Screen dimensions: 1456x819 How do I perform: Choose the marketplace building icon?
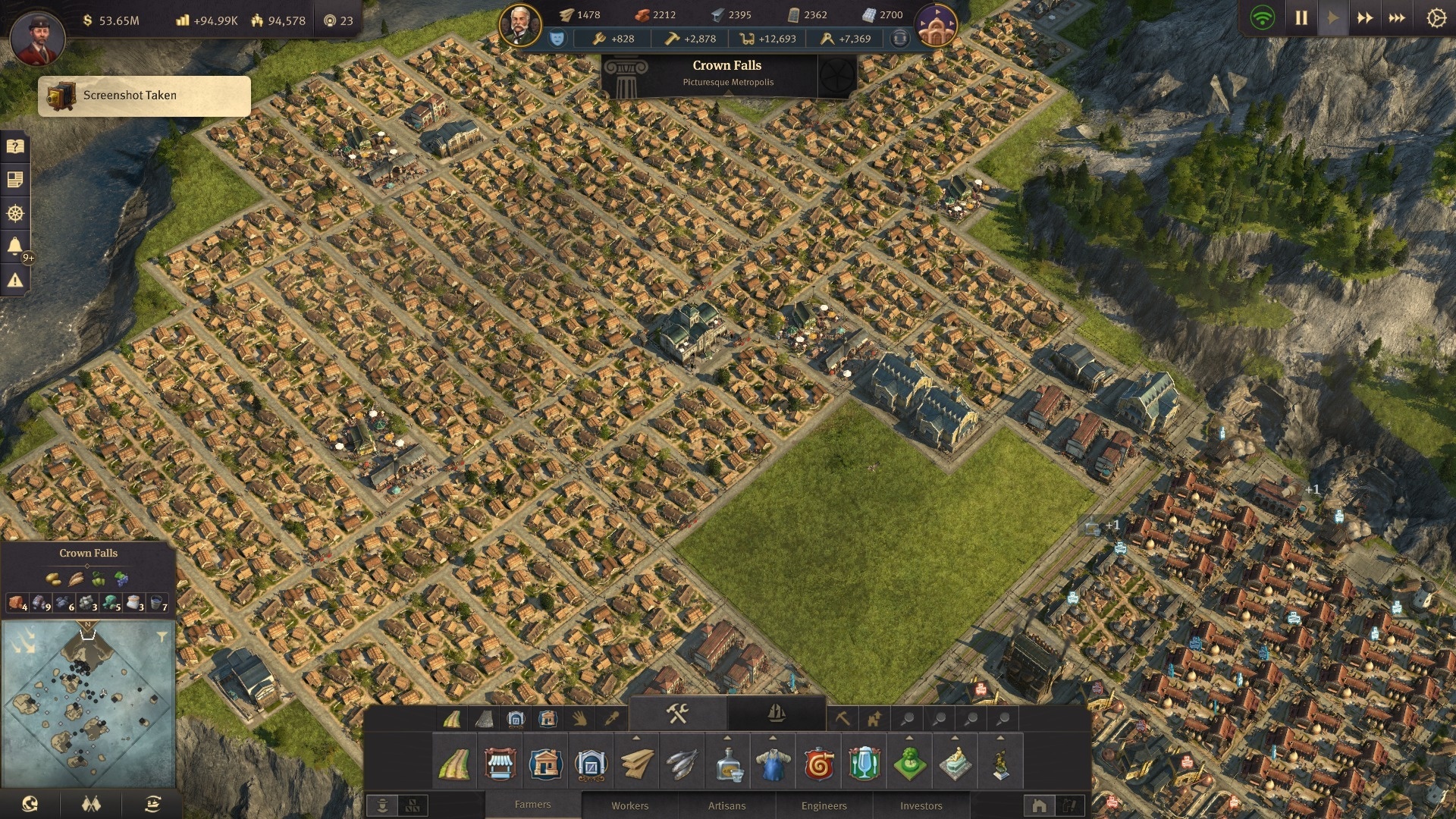(x=500, y=764)
